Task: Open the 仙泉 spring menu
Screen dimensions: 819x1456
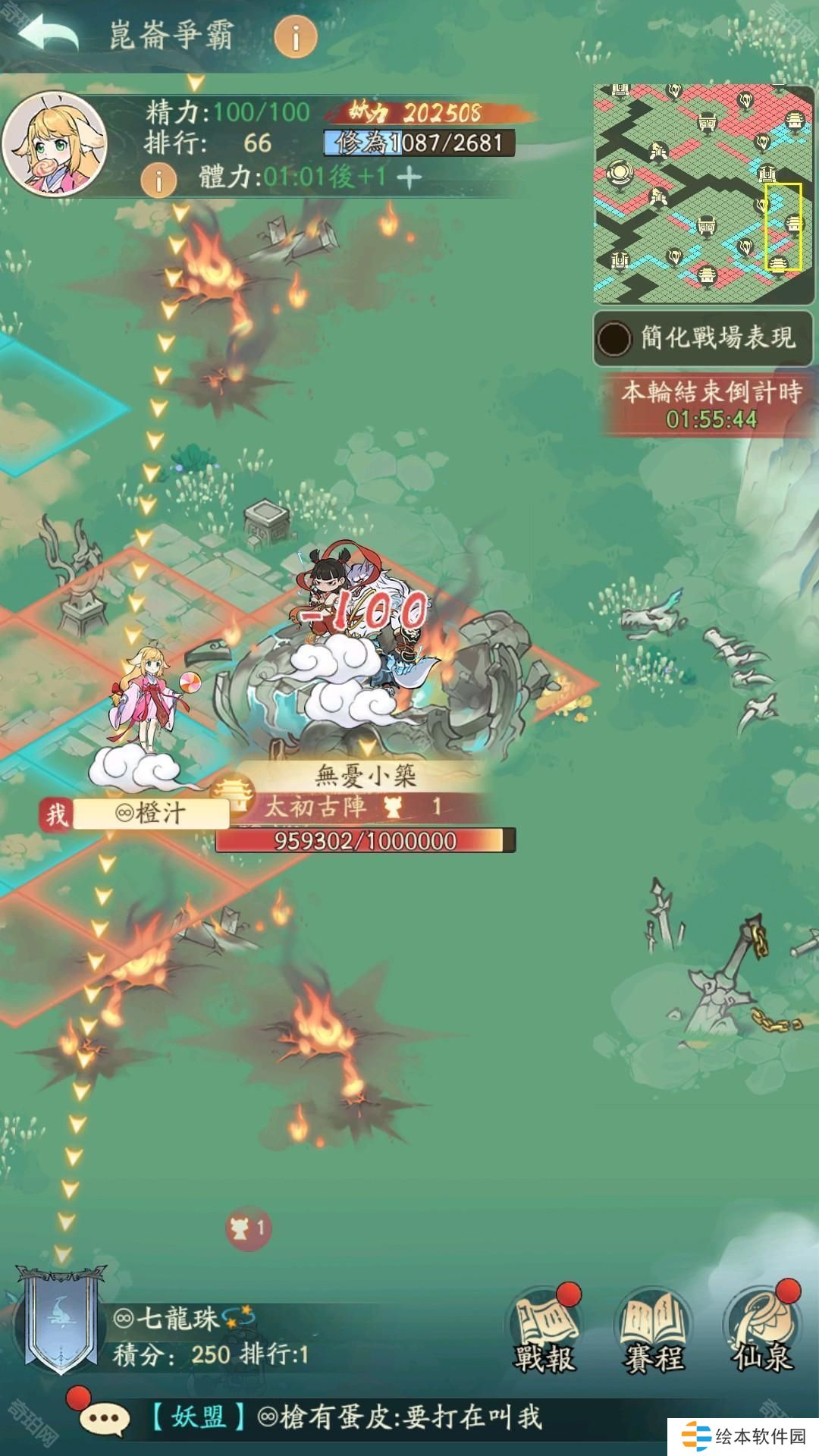Action: coord(762,1335)
